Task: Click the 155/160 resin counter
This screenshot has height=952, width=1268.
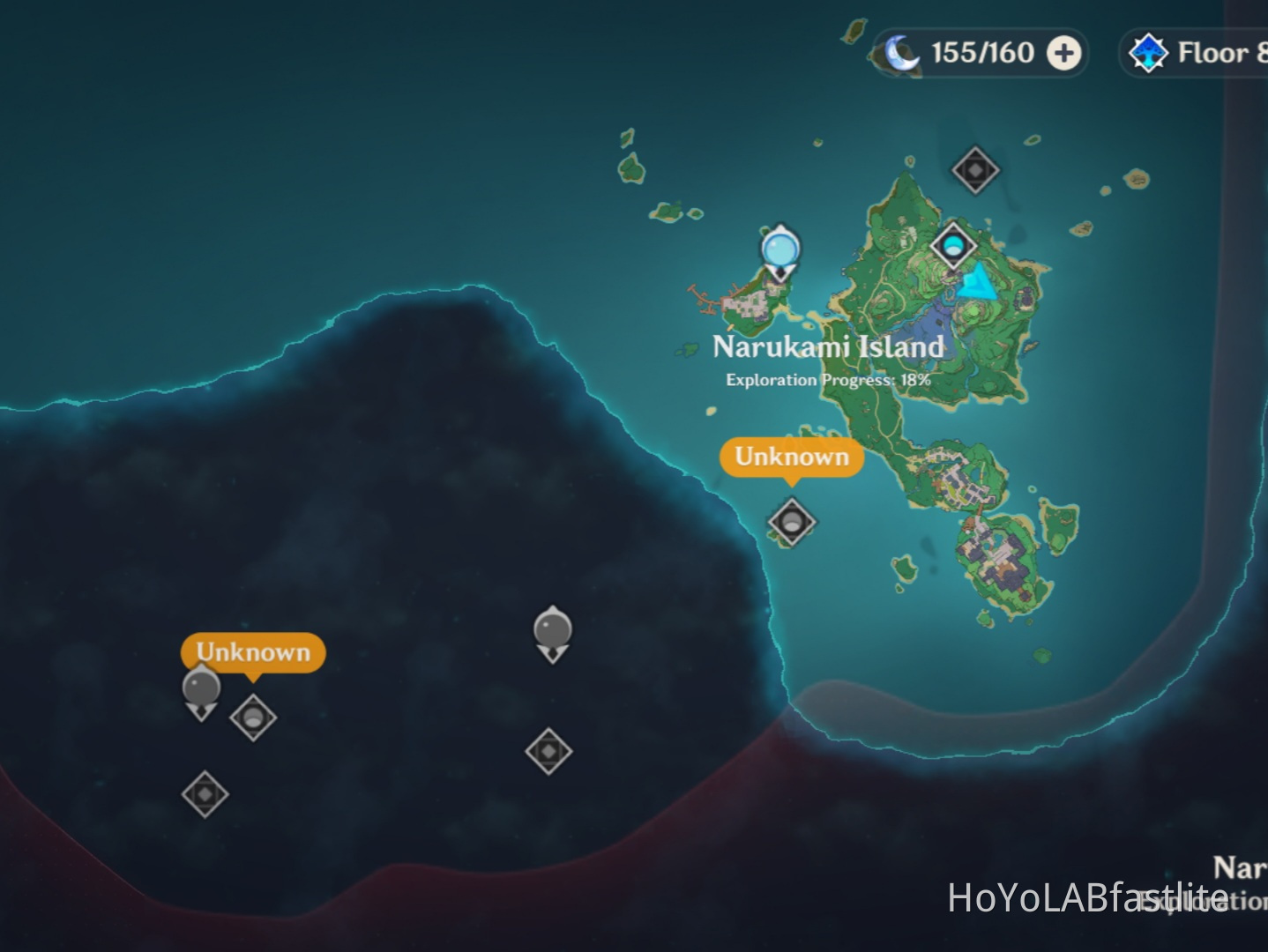Action: click(982, 53)
